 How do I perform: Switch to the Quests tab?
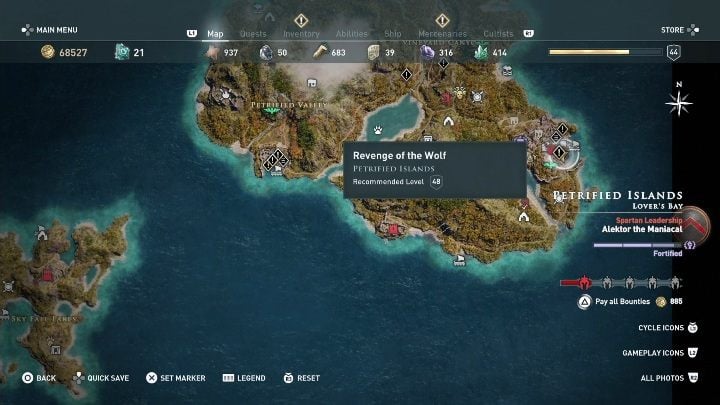253,34
